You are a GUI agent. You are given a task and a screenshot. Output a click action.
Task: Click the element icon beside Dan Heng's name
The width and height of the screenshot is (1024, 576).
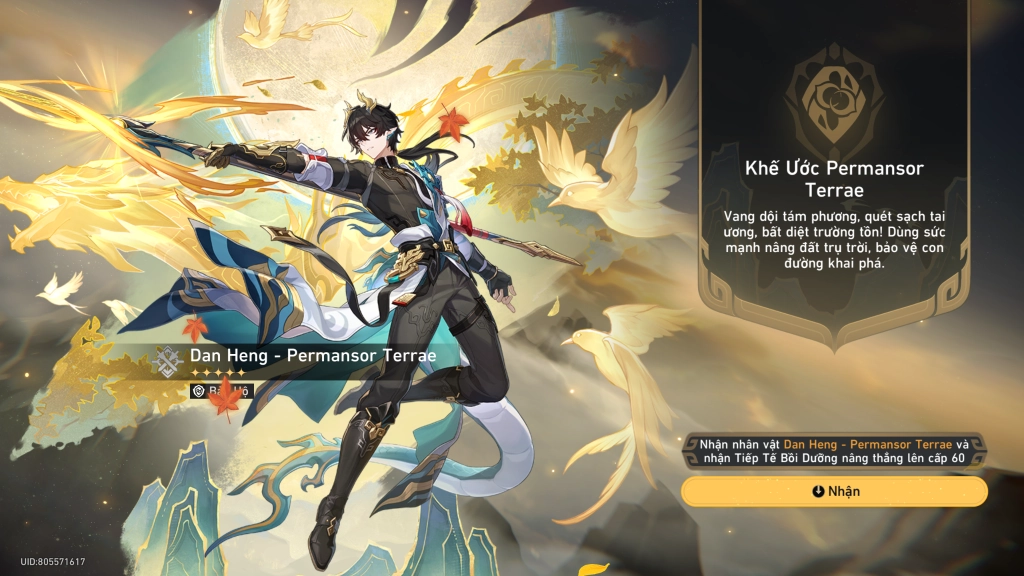click(x=169, y=359)
